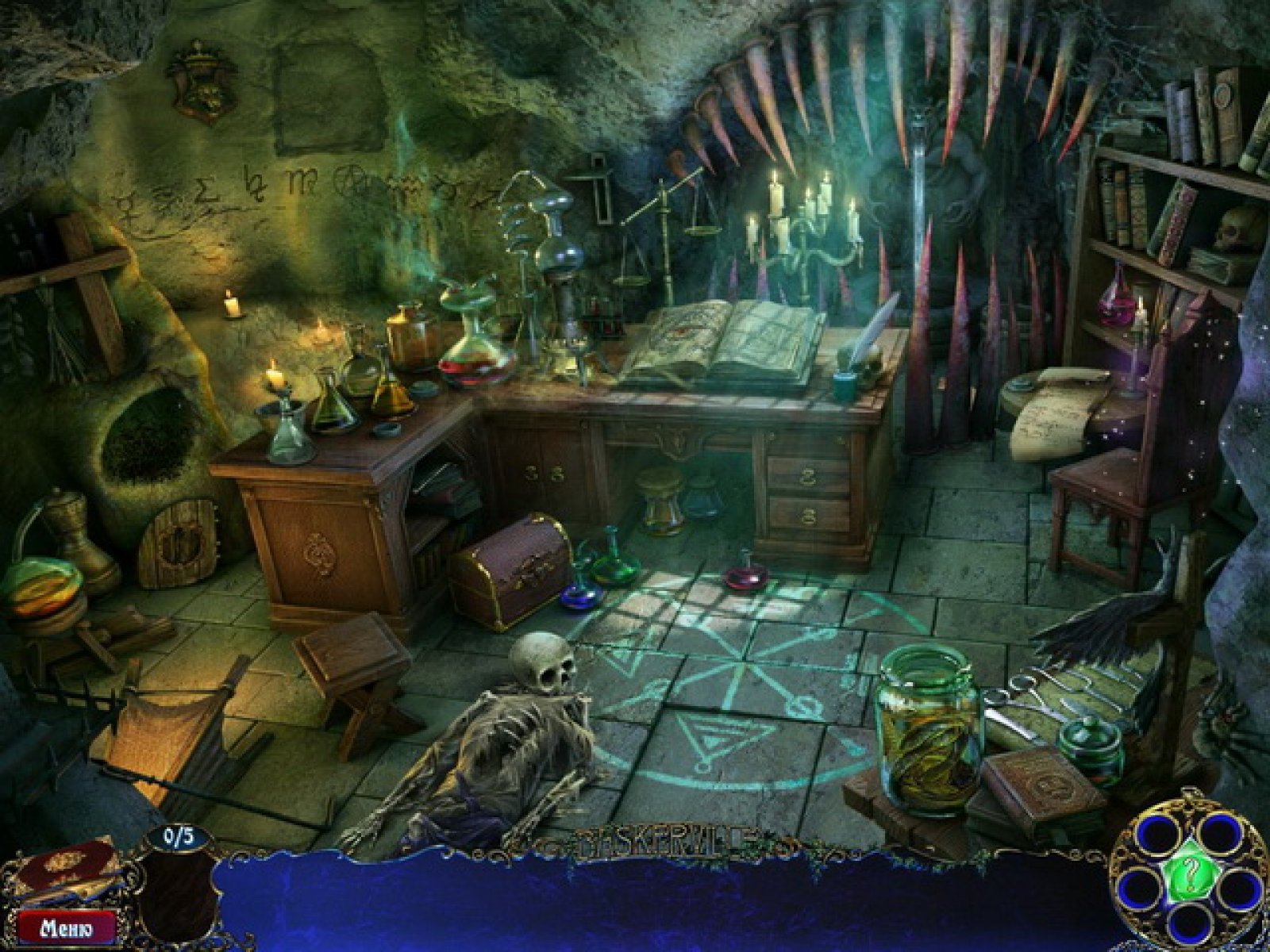Screen dimensions: 1270x952
Task: Open the Меню button
Action: click(67, 927)
